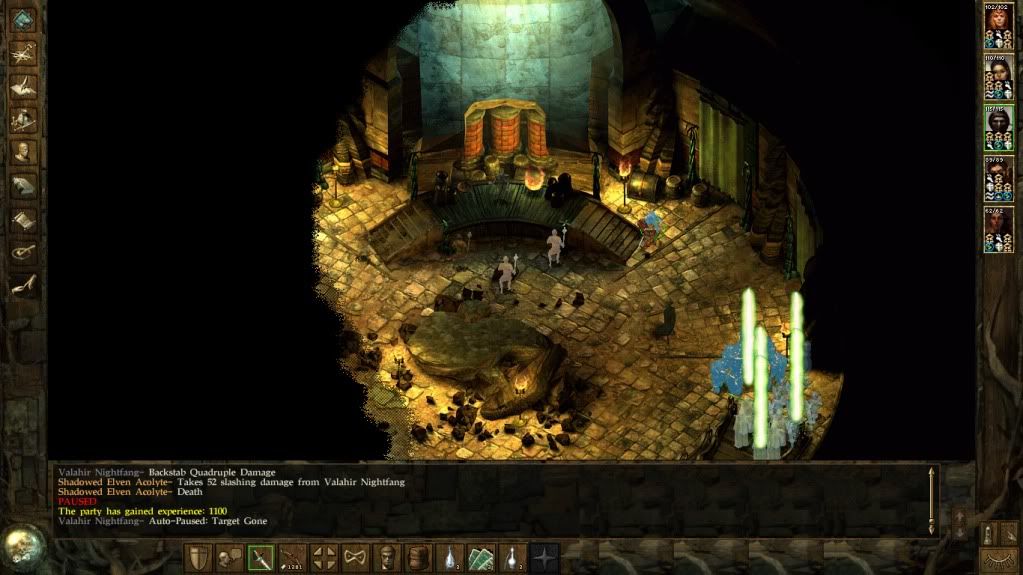1023x575 pixels.
Task: Select the green cards quick item
Action: pos(482,558)
